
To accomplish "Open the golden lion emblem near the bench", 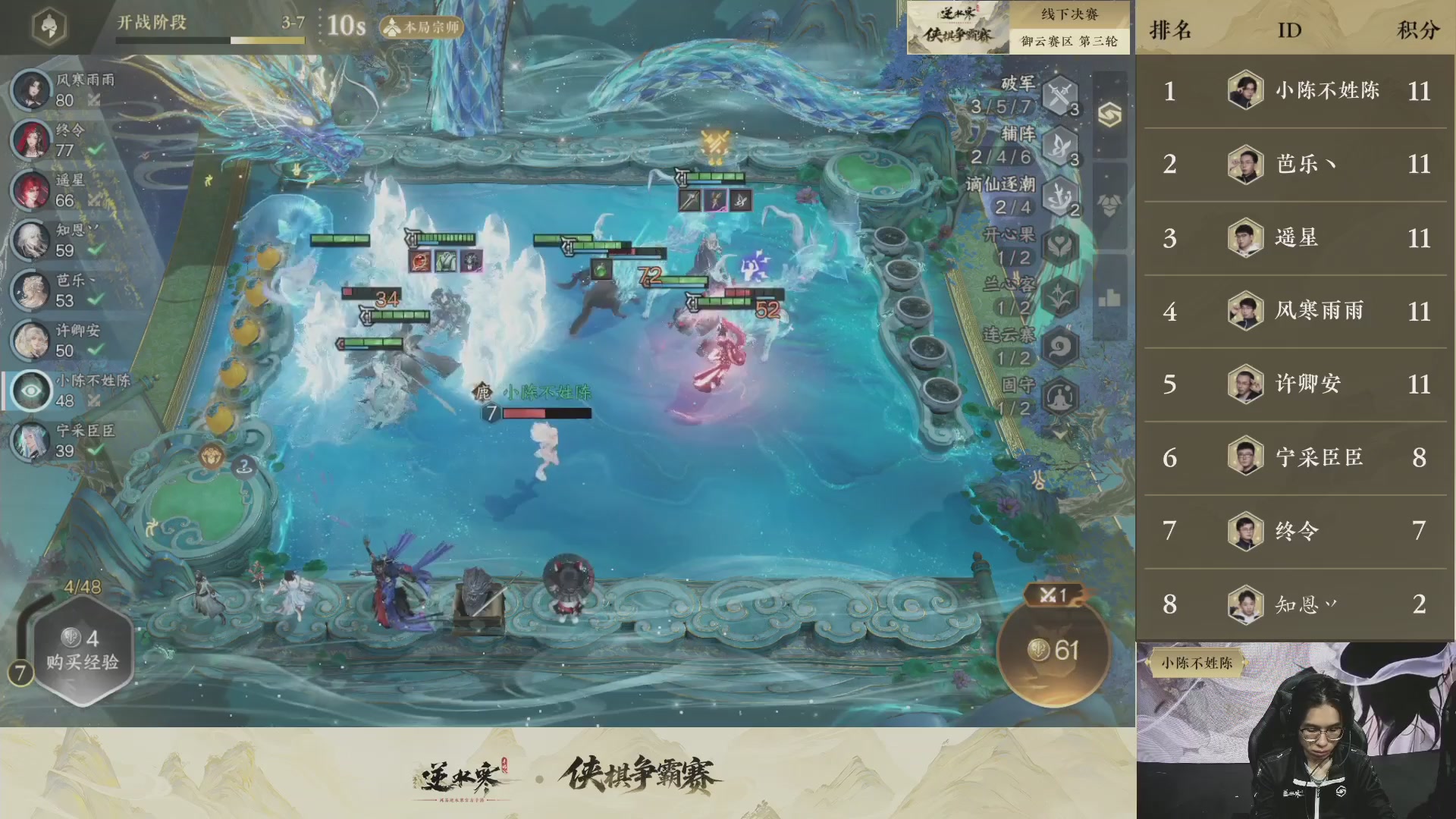I will click(212, 456).
